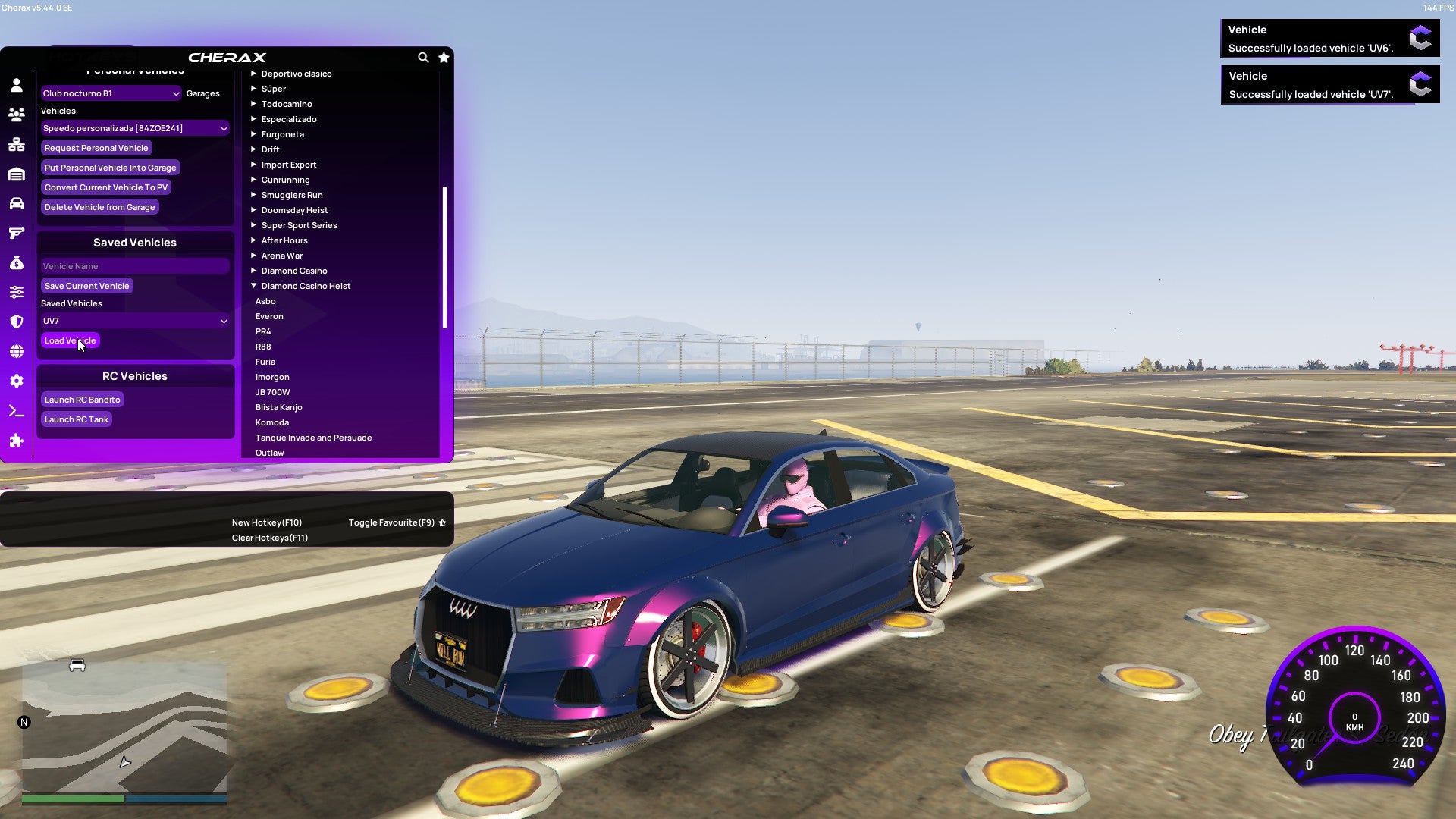The width and height of the screenshot is (1456, 819).
Task: Open the Club nocturno B1 garage dropdown
Action: (x=111, y=93)
